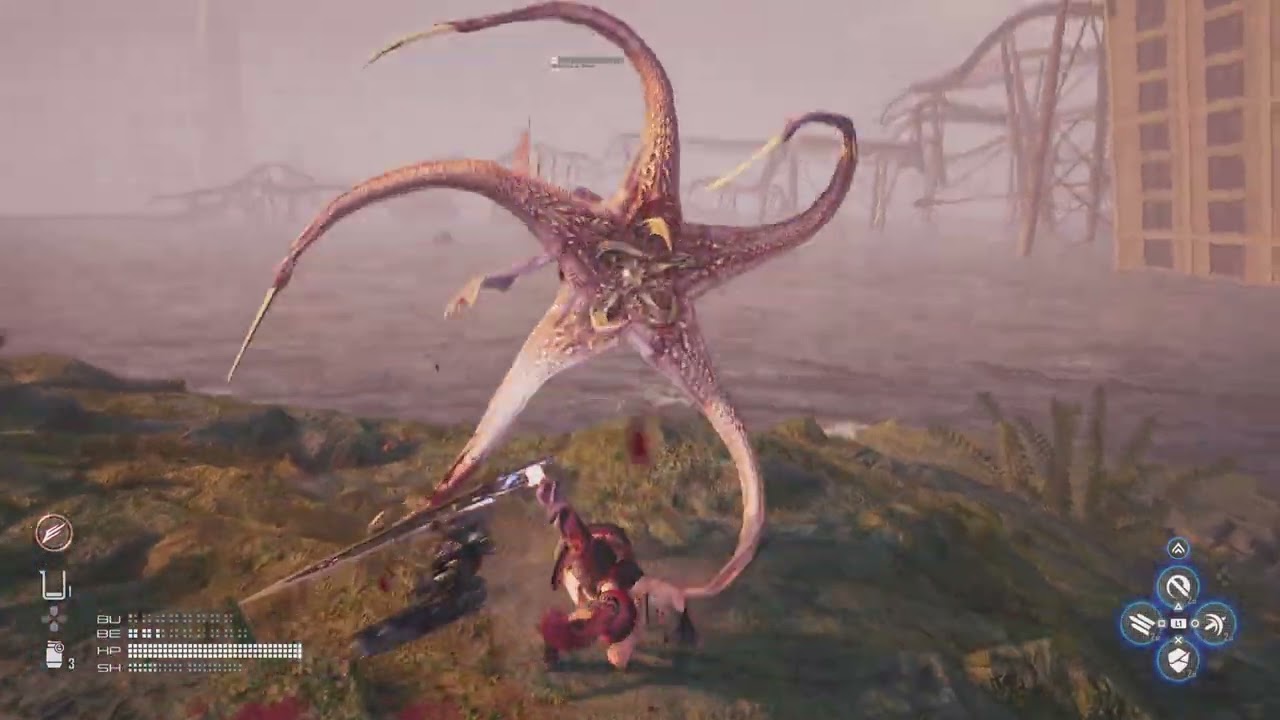Trigger the arcing slash skill icon
The image size is (1280, 720).
click(x=1214, y=624)
